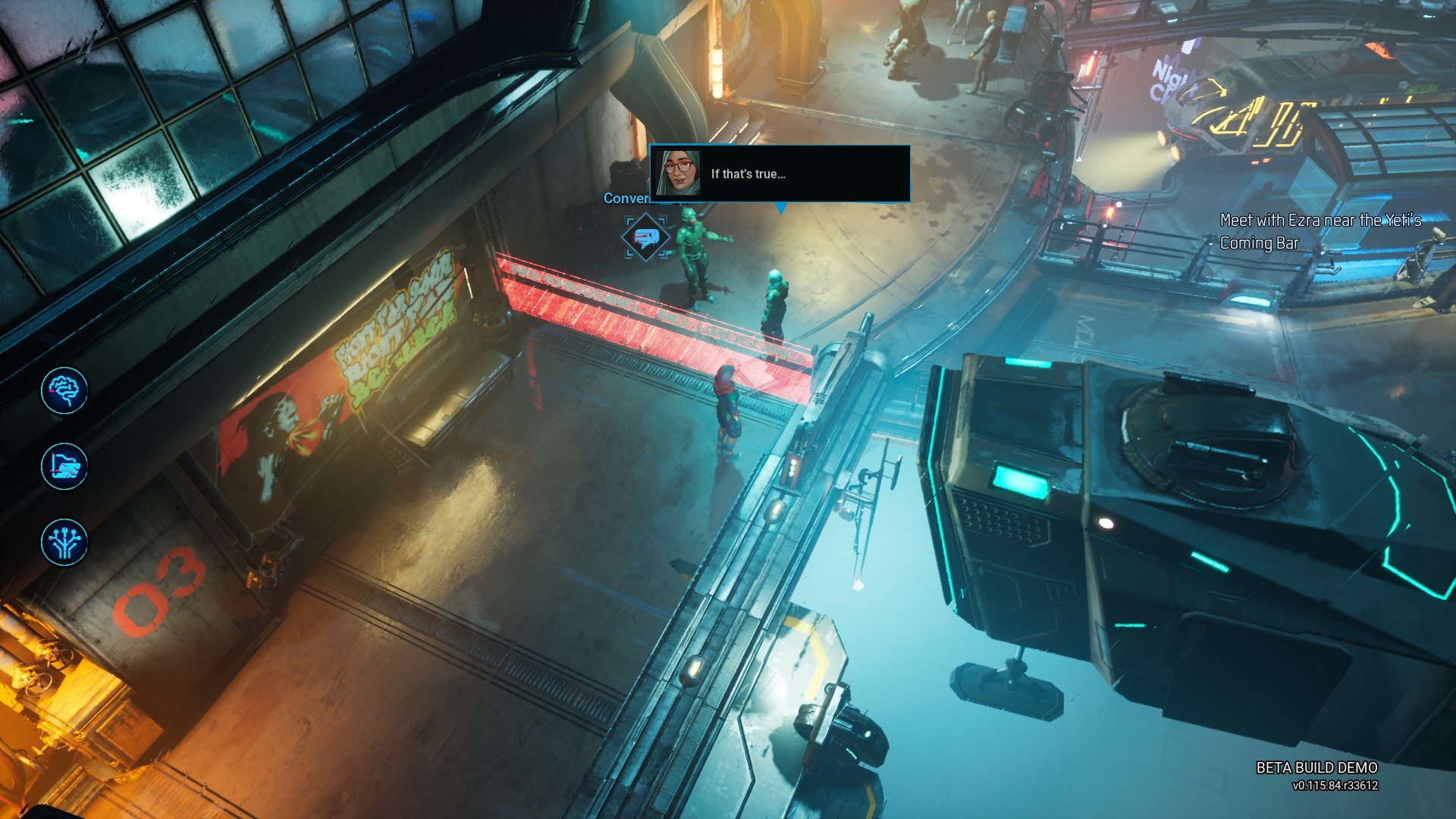Screen dimensions: 1456x819
Task: Open the circuit tree upgrades icon
Action: 64,542
